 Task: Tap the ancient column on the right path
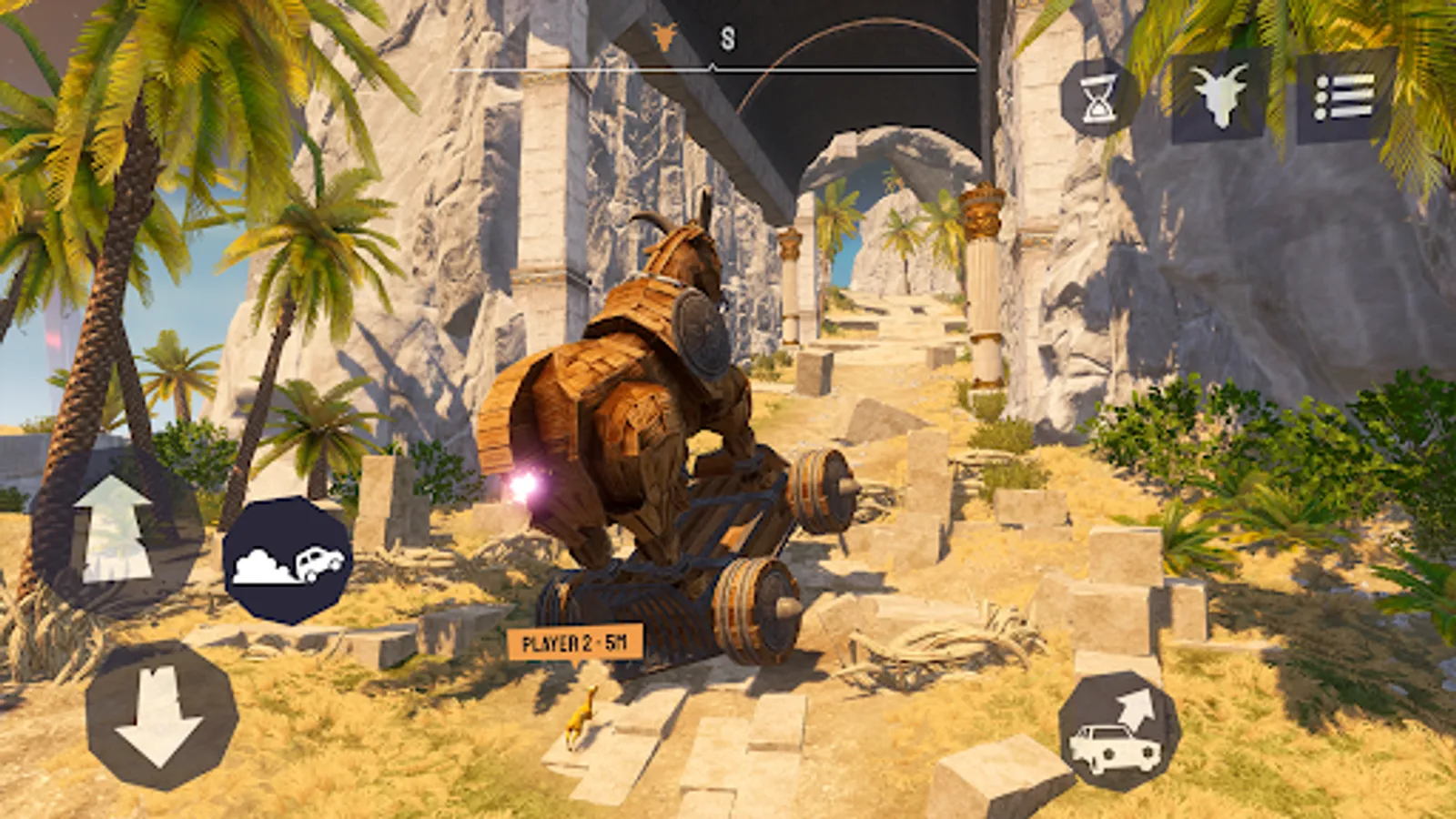pos(983,291)
